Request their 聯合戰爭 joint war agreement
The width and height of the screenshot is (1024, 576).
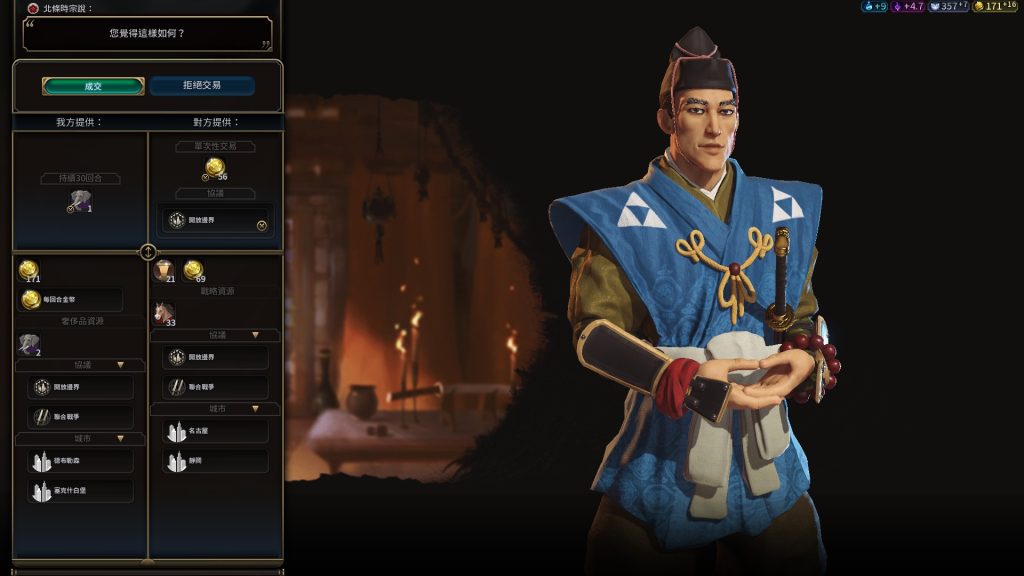[215, 387]
